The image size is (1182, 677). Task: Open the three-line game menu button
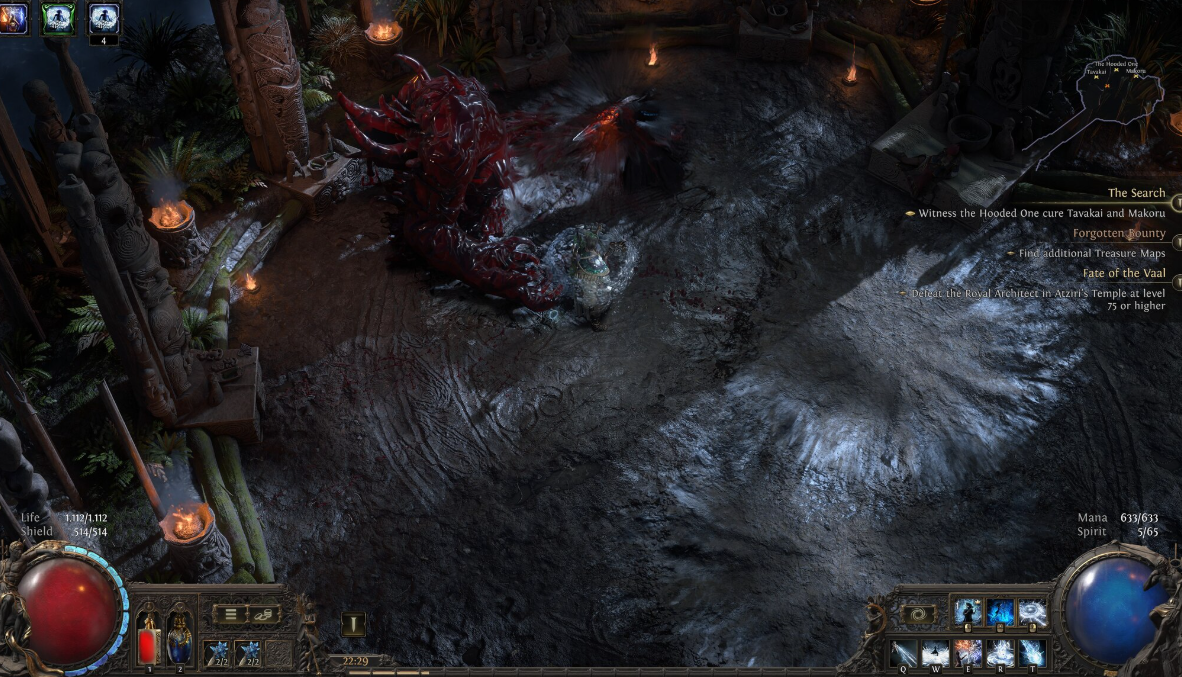(x=231, y=614)
